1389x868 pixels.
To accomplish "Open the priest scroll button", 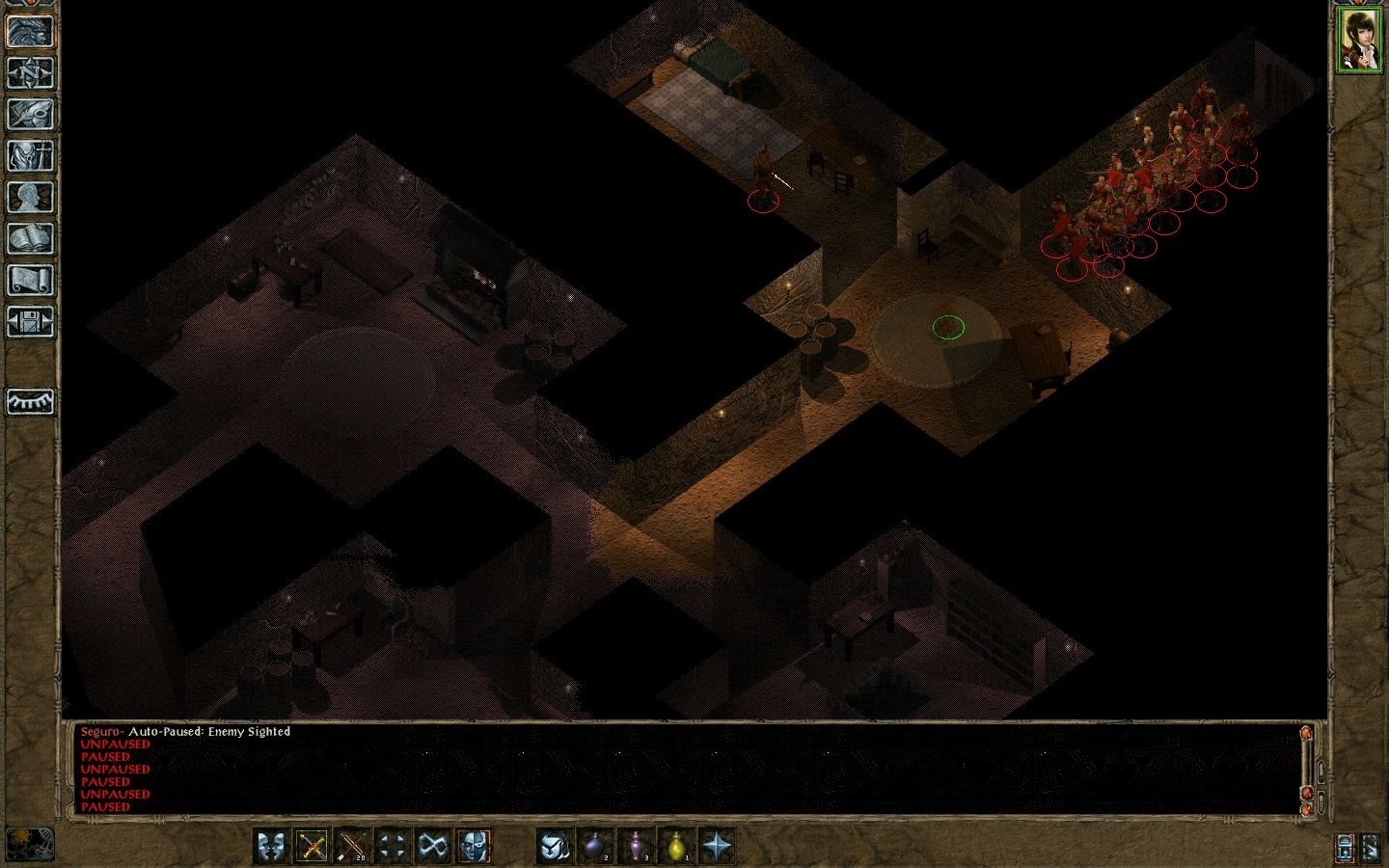I will [30, 280].
